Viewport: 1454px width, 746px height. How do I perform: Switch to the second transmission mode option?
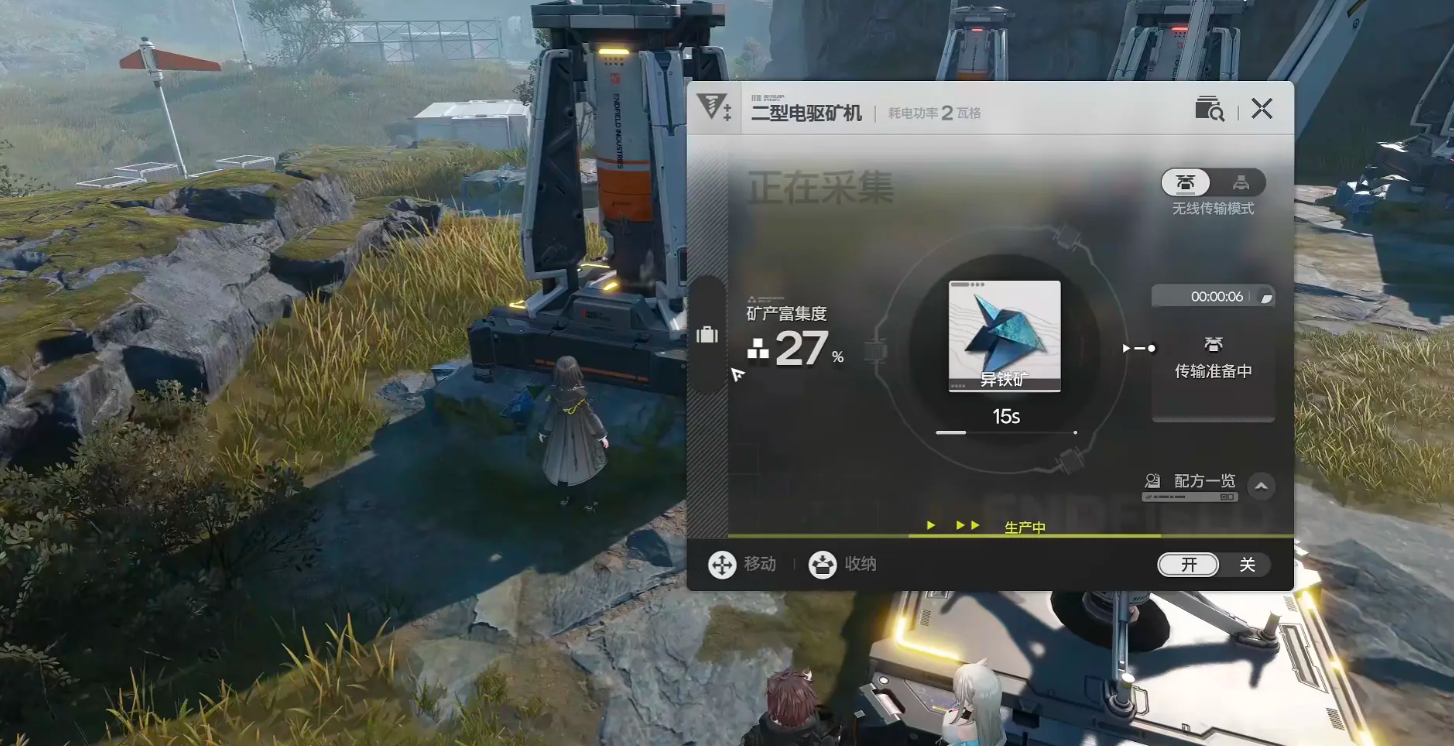point(1240,182)
